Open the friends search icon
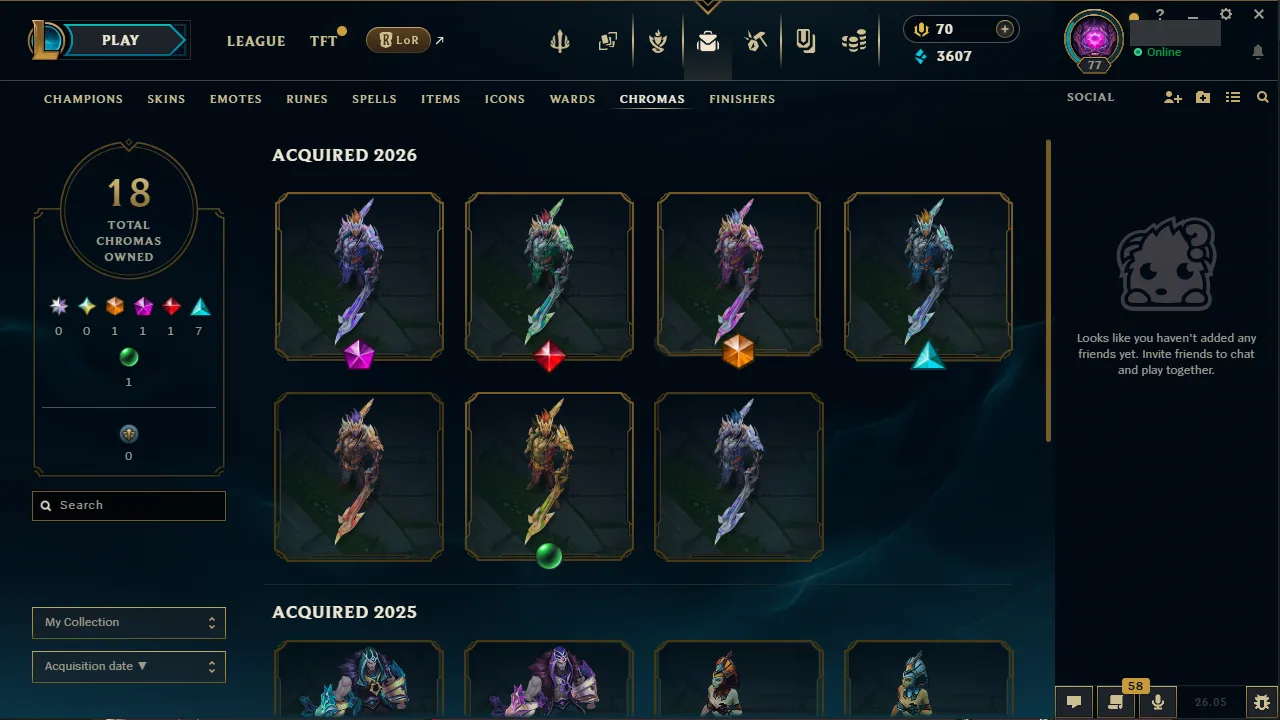Viewport: 1280px width, 720px height. [x=1262, y=97]
